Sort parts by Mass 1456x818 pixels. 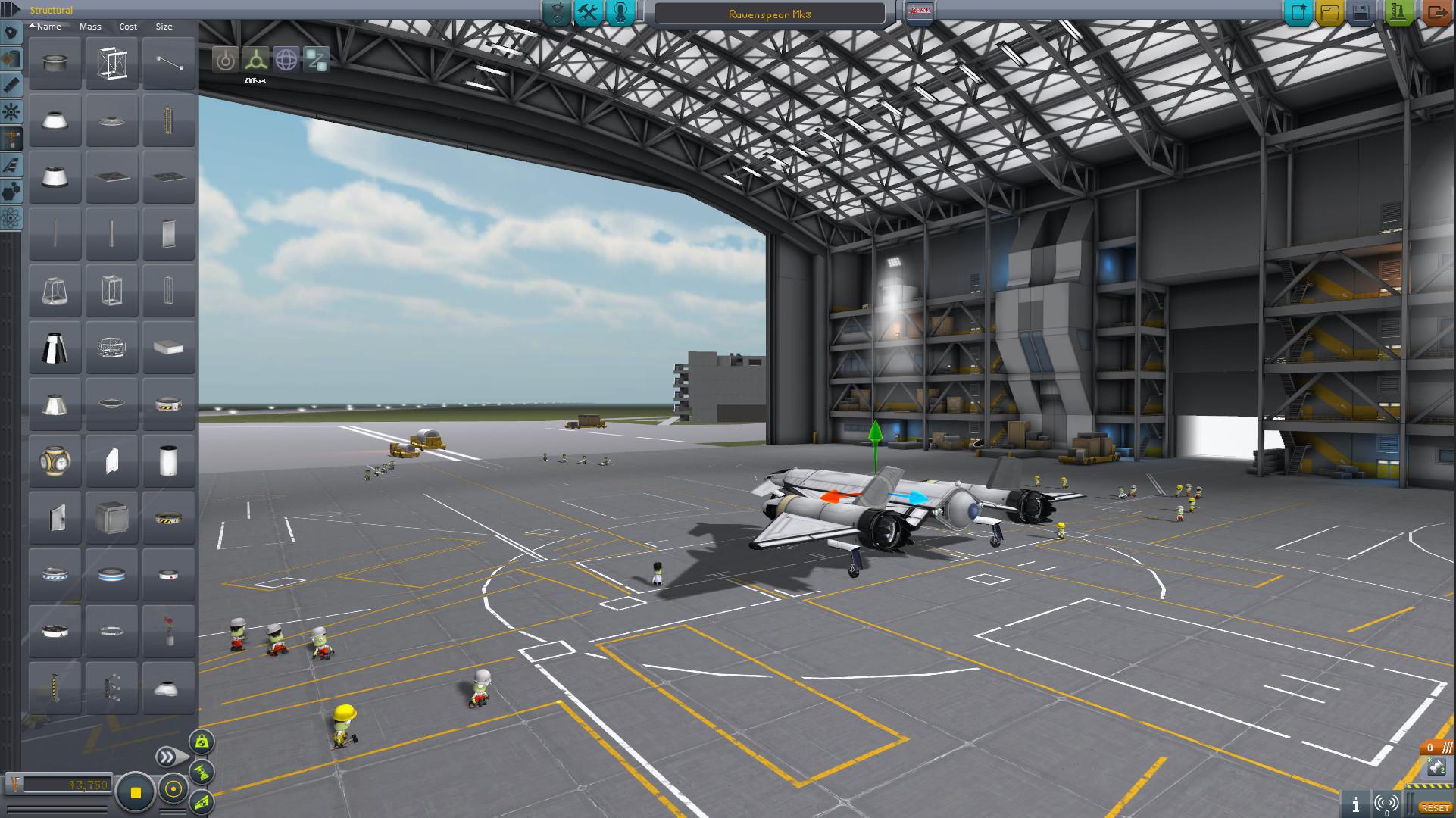(90, 27)
